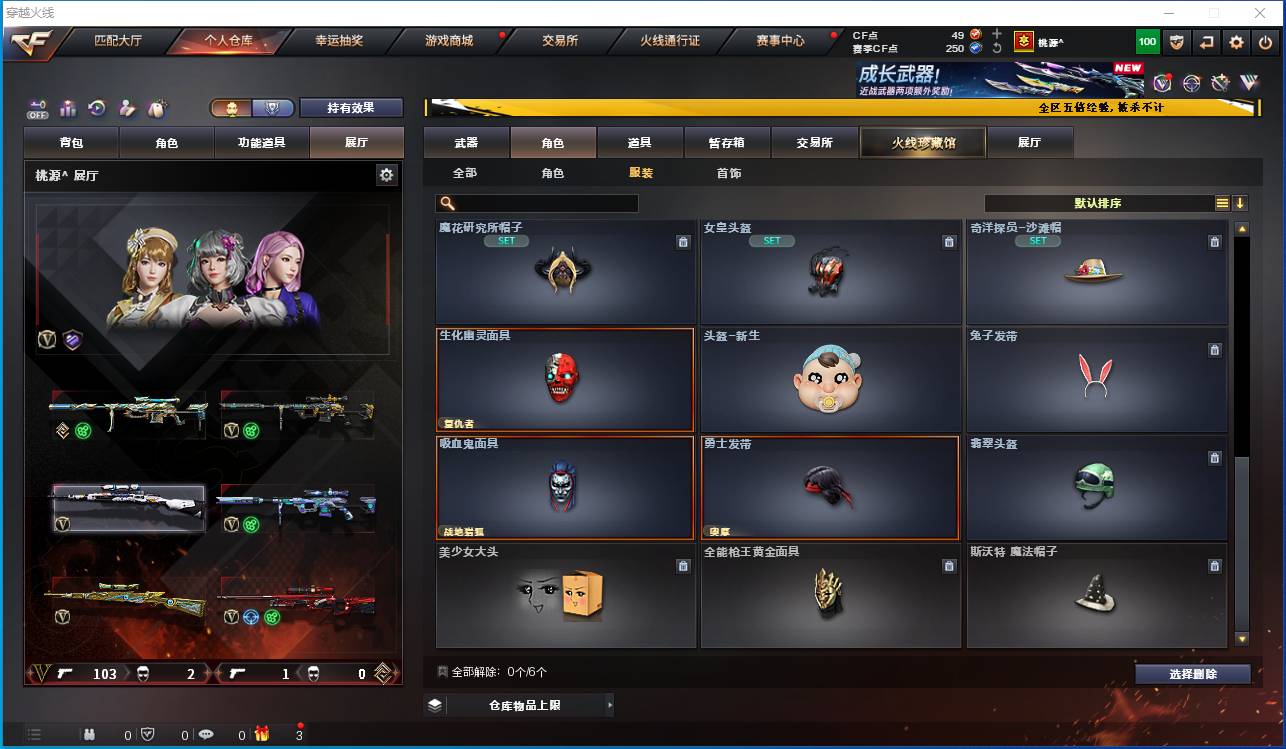The image size is (1286, 749).
Task: Choose the 兔子发带 bunny headband
Action: click(x=1096, y=380)
